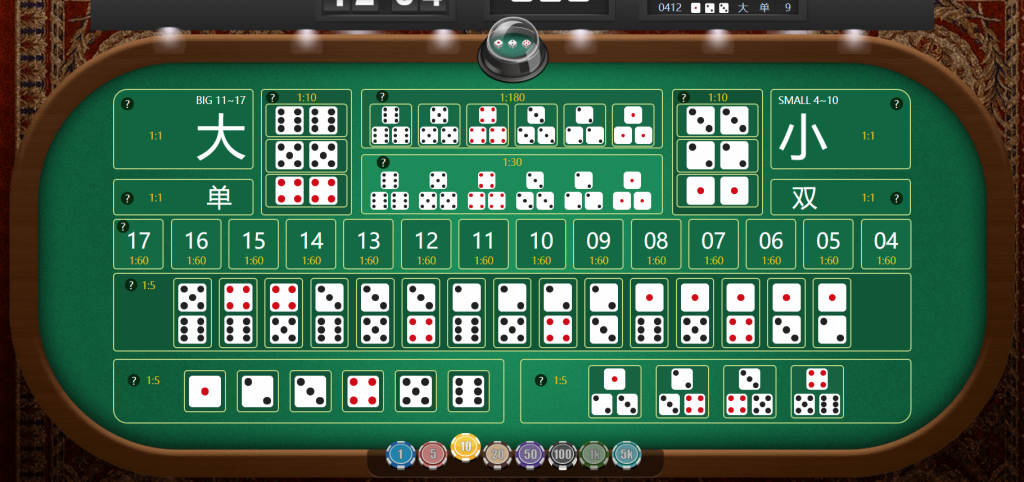Bet on Big (大) 11~17
The image size is (1024, 482).
[x=183, y=131]
